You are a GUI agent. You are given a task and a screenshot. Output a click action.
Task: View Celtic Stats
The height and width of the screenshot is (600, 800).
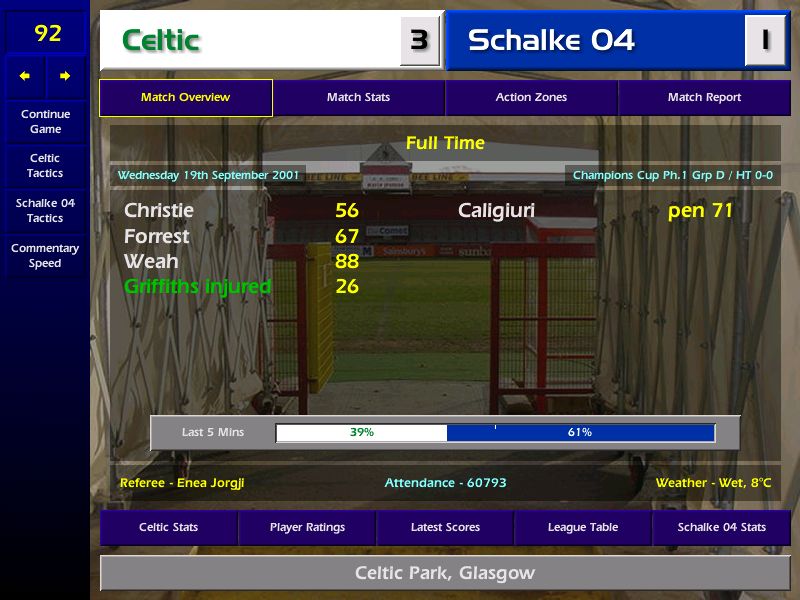[168, 528]
